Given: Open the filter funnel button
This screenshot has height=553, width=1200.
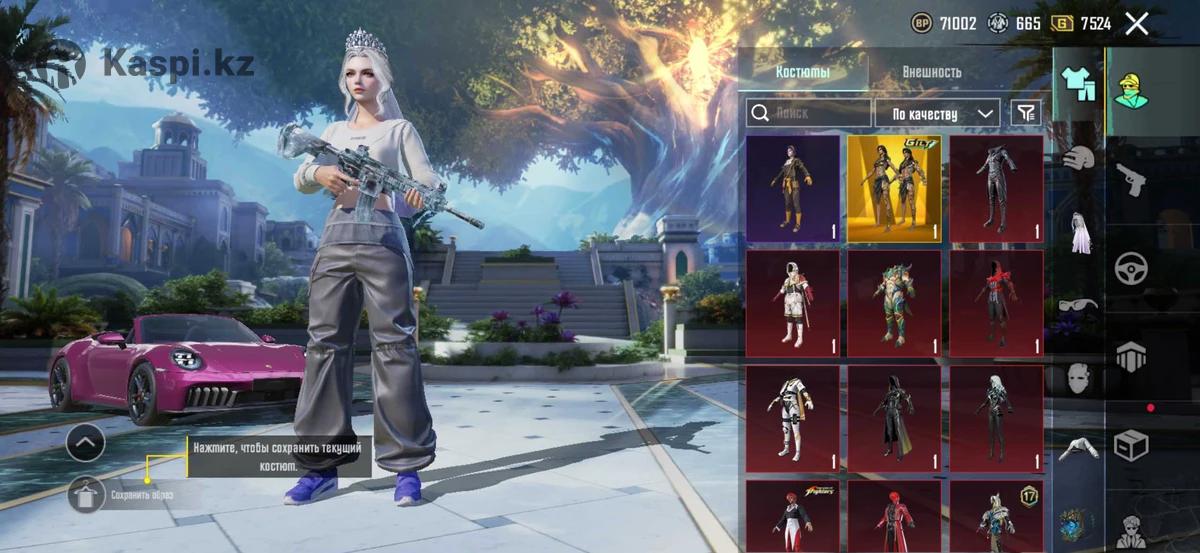Looking at the screenshot, I should pyautogui.click(x=1025, y=113).
